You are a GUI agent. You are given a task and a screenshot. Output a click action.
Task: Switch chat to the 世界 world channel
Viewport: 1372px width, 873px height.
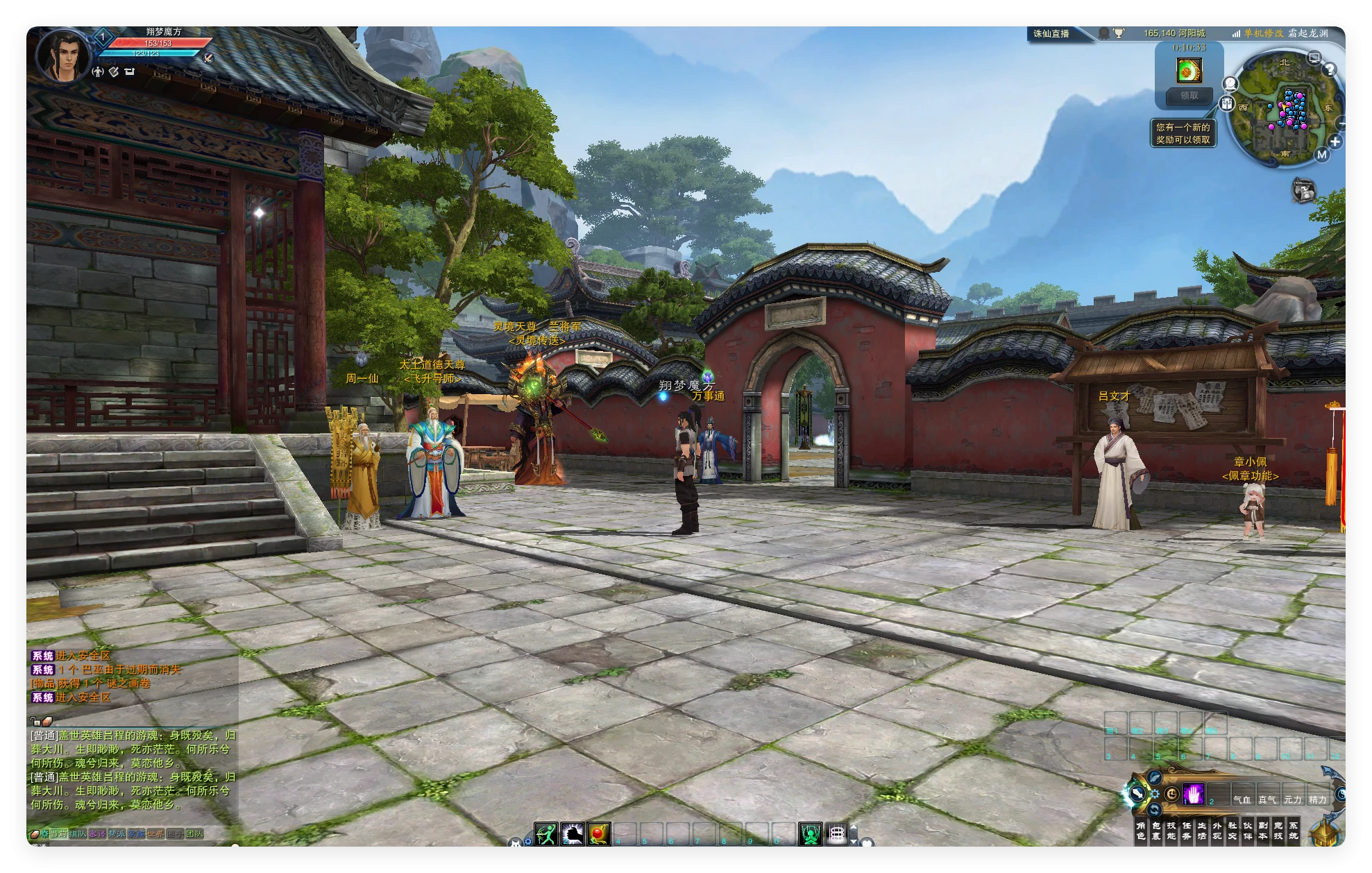[155, 833]
